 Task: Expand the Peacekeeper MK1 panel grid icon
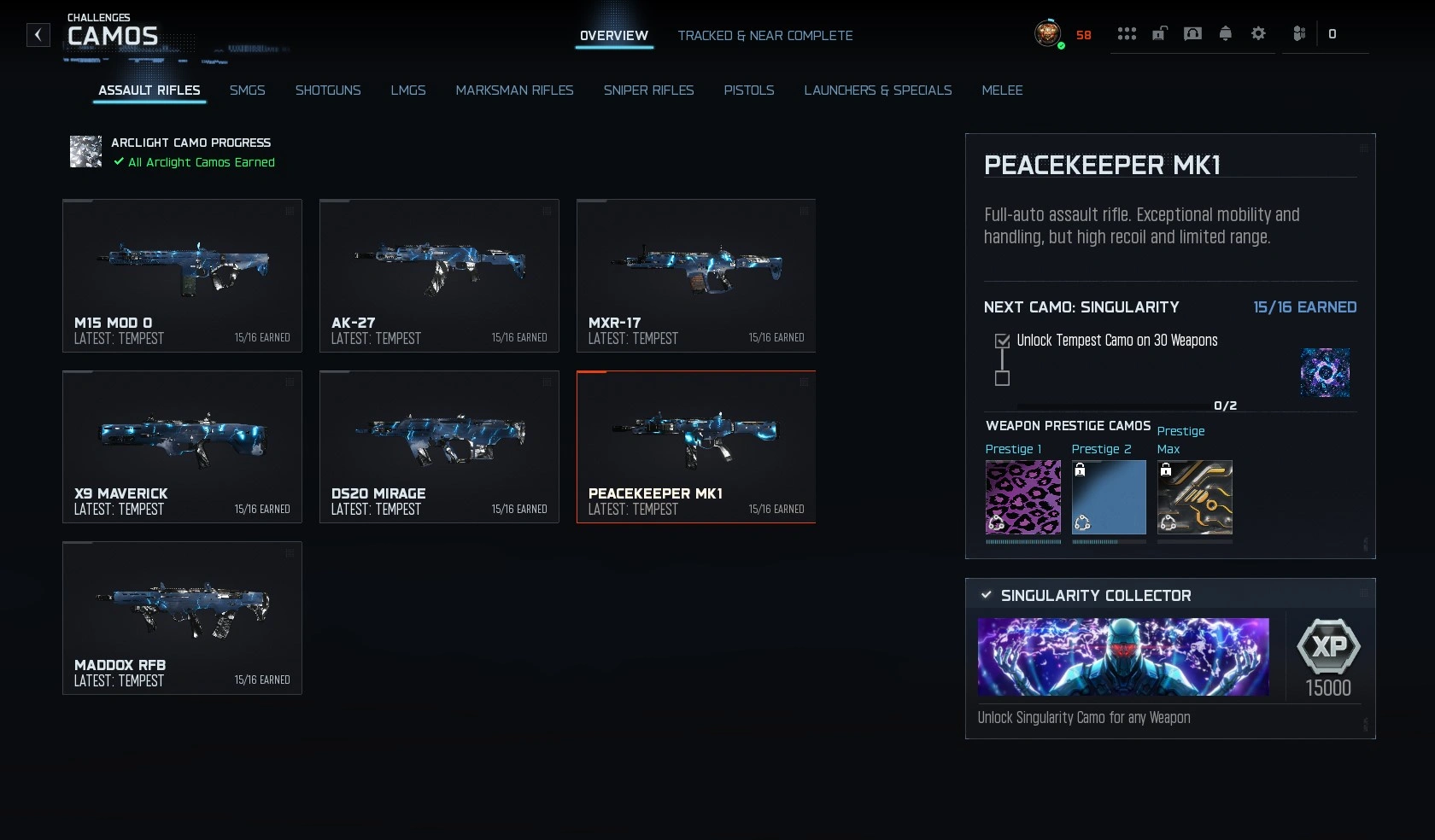coord(1363,148)
